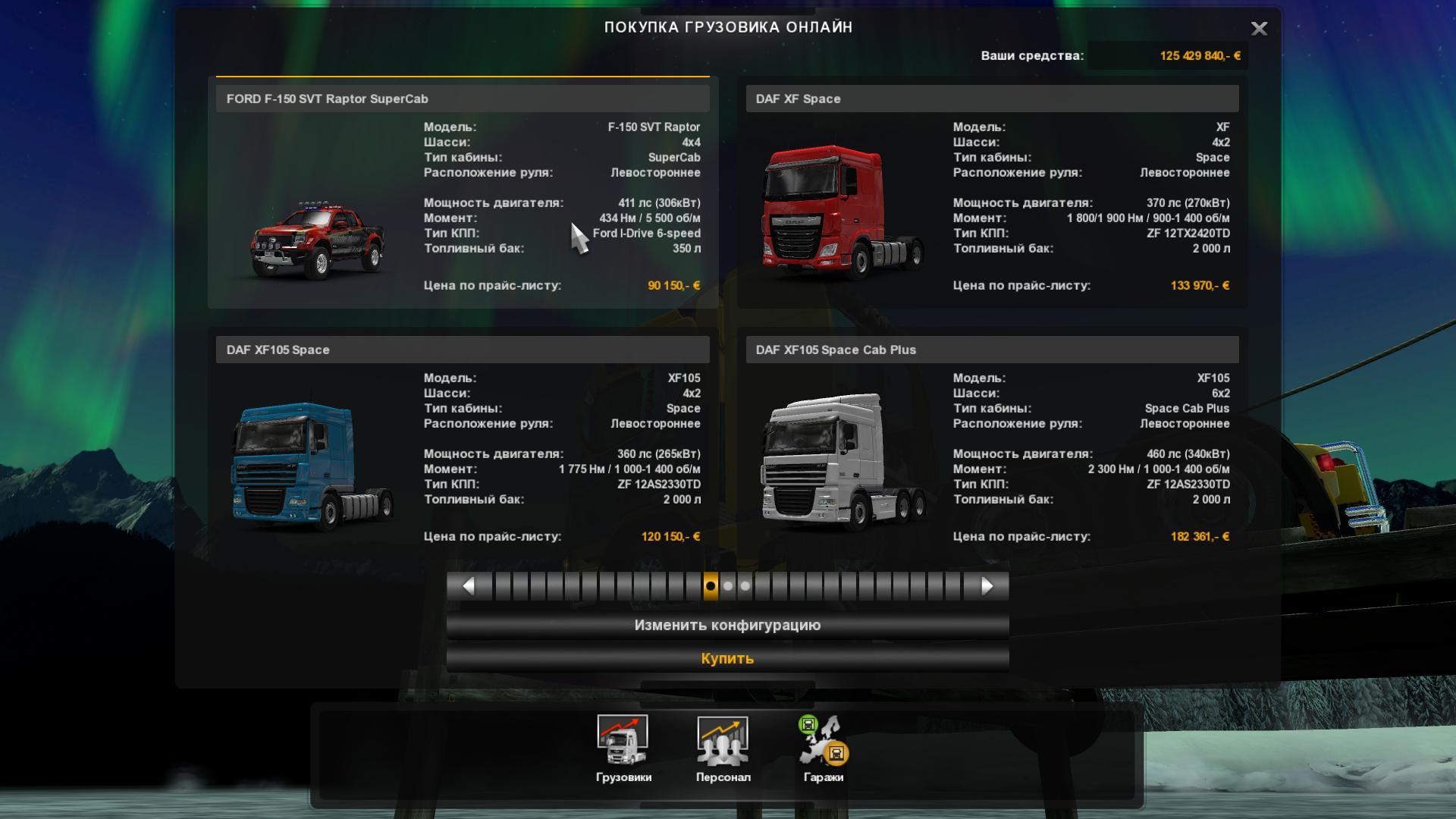Open the Гаражи garages section
The height and width of the screenshot is (819, 1456).
click(x=824, y=748)
